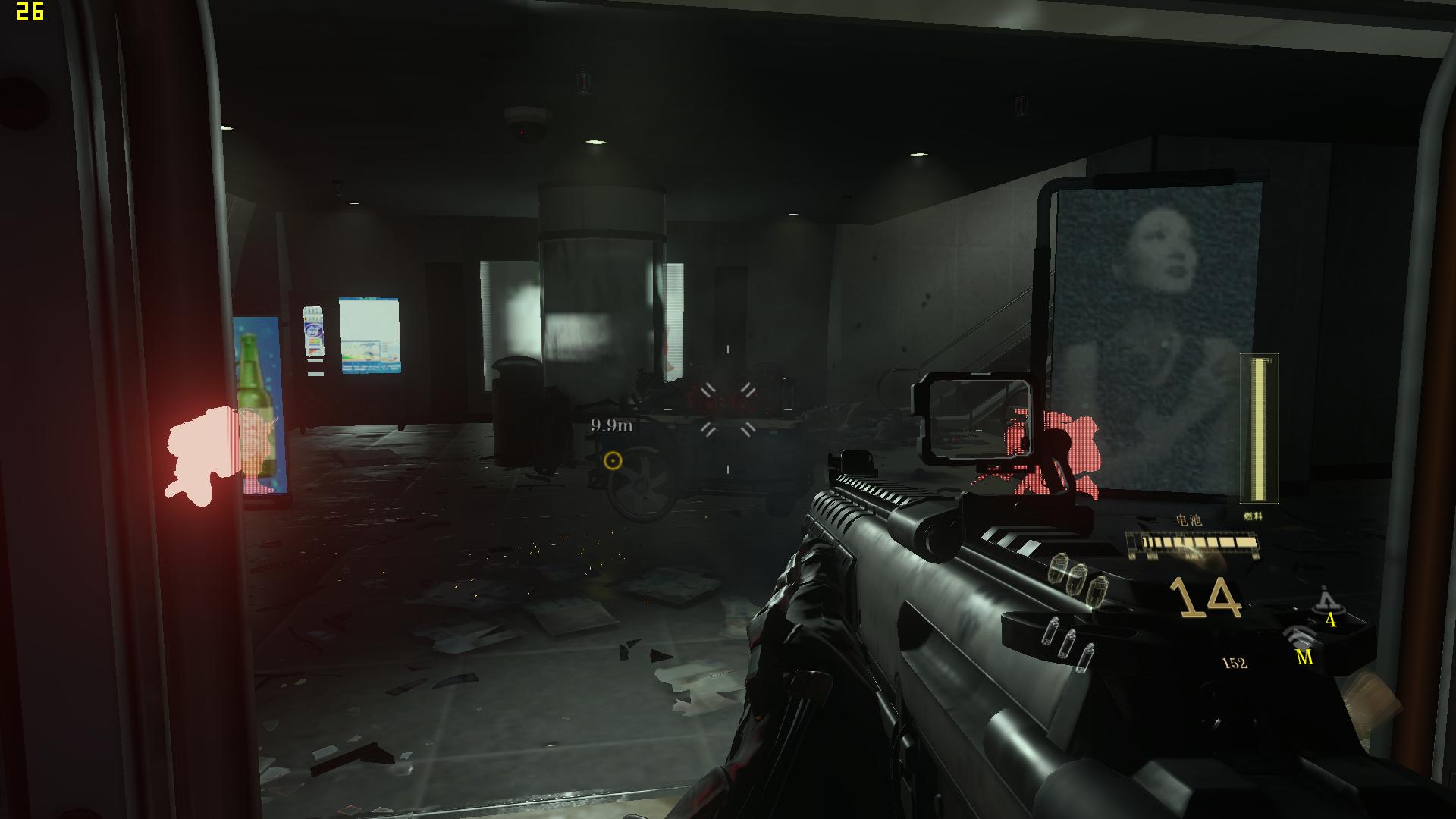Select the round frag grenades icon
1456x819 pixels.
coord(1075,576)
